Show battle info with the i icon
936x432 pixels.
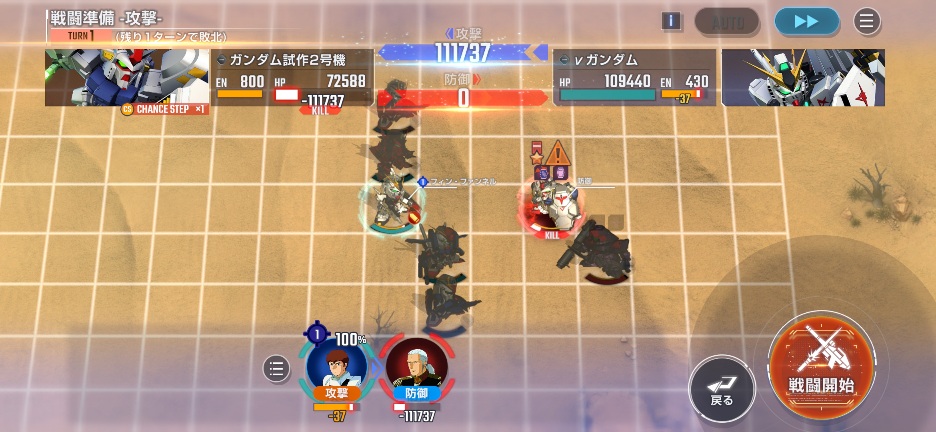tap(672, 21)
